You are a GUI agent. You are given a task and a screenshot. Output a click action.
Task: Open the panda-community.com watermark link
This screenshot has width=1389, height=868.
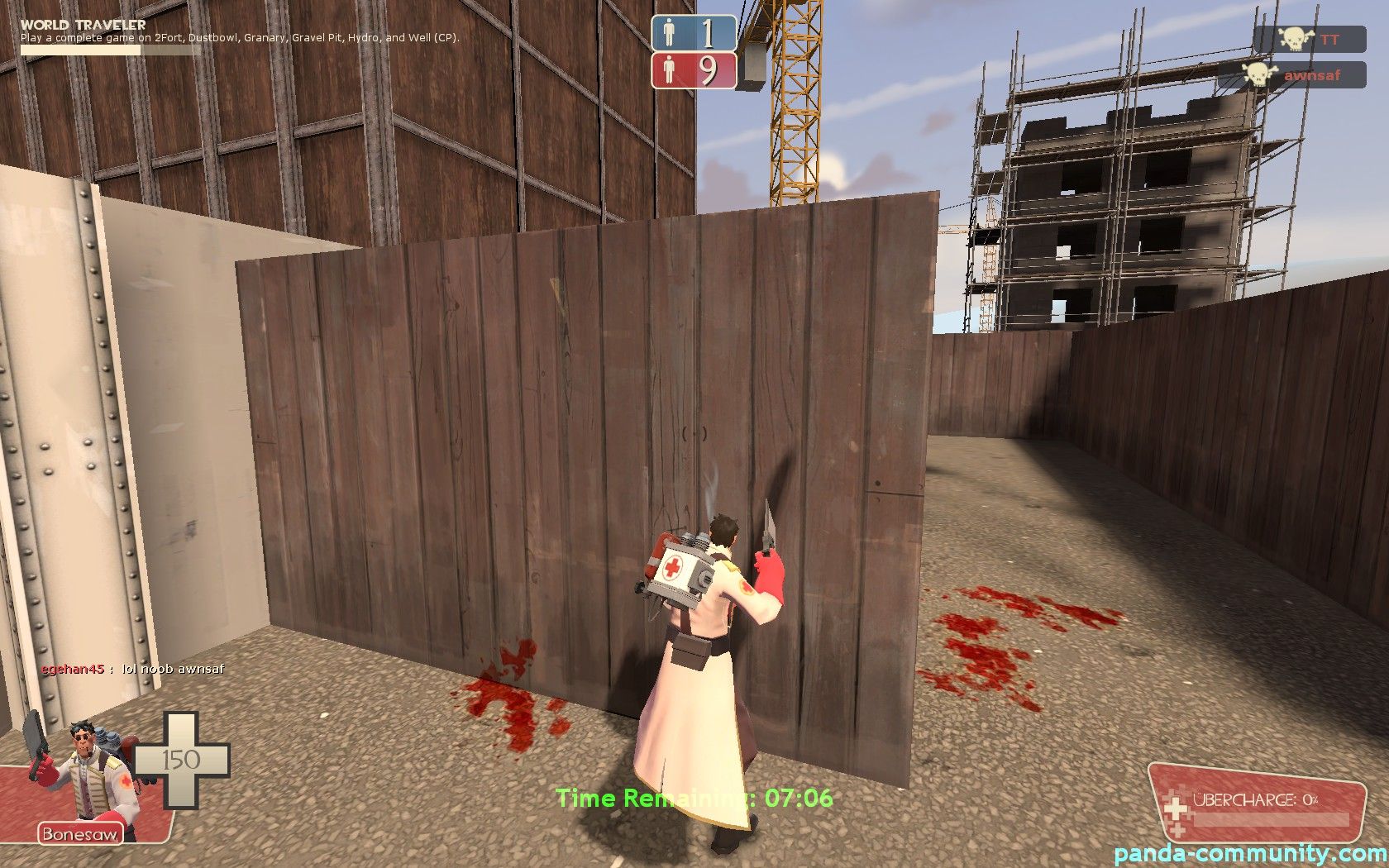tap(1250, 853)
